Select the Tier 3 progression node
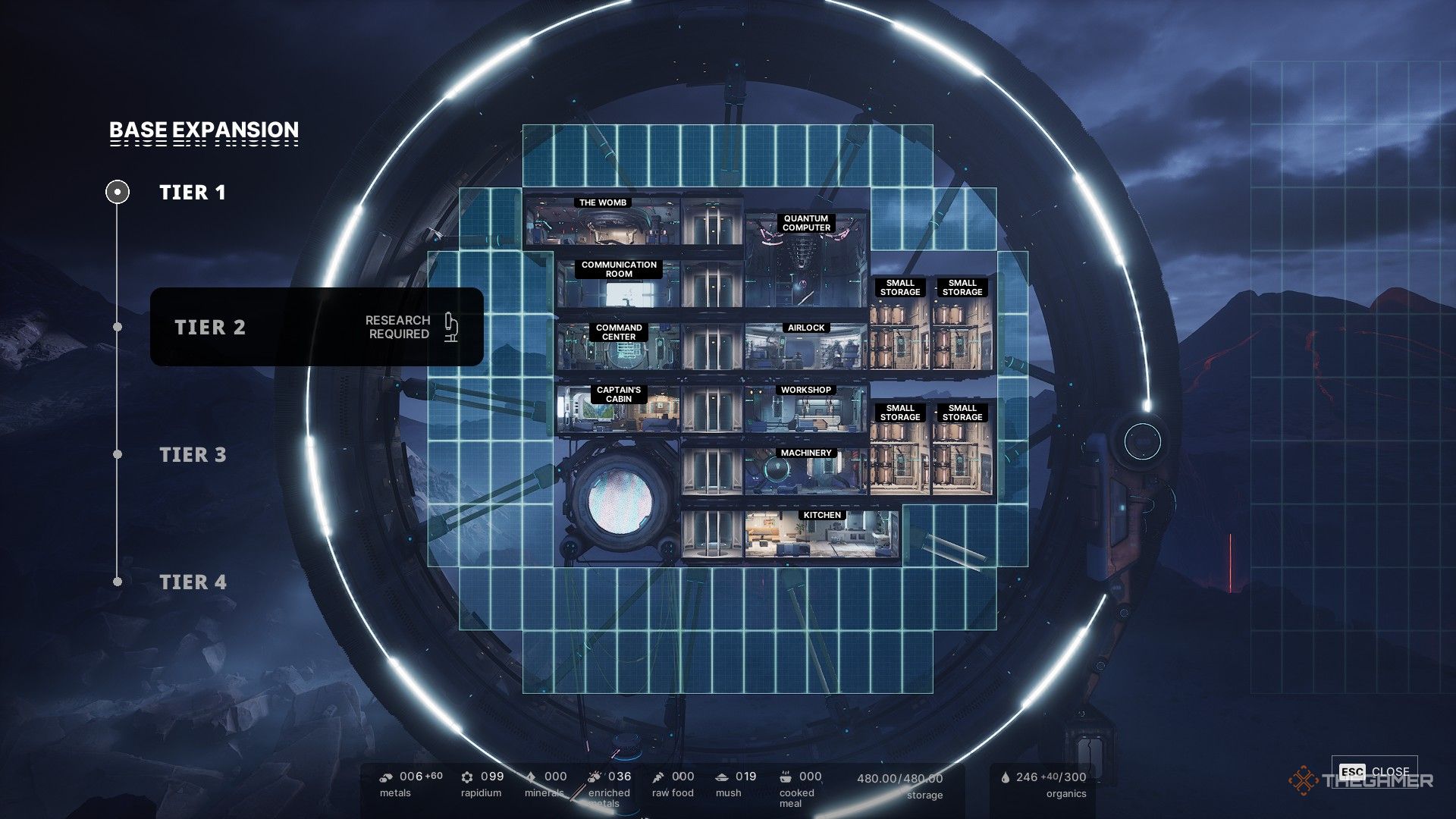The height and width of the screenshot is (819, 1456). click(x=118, y=454)
